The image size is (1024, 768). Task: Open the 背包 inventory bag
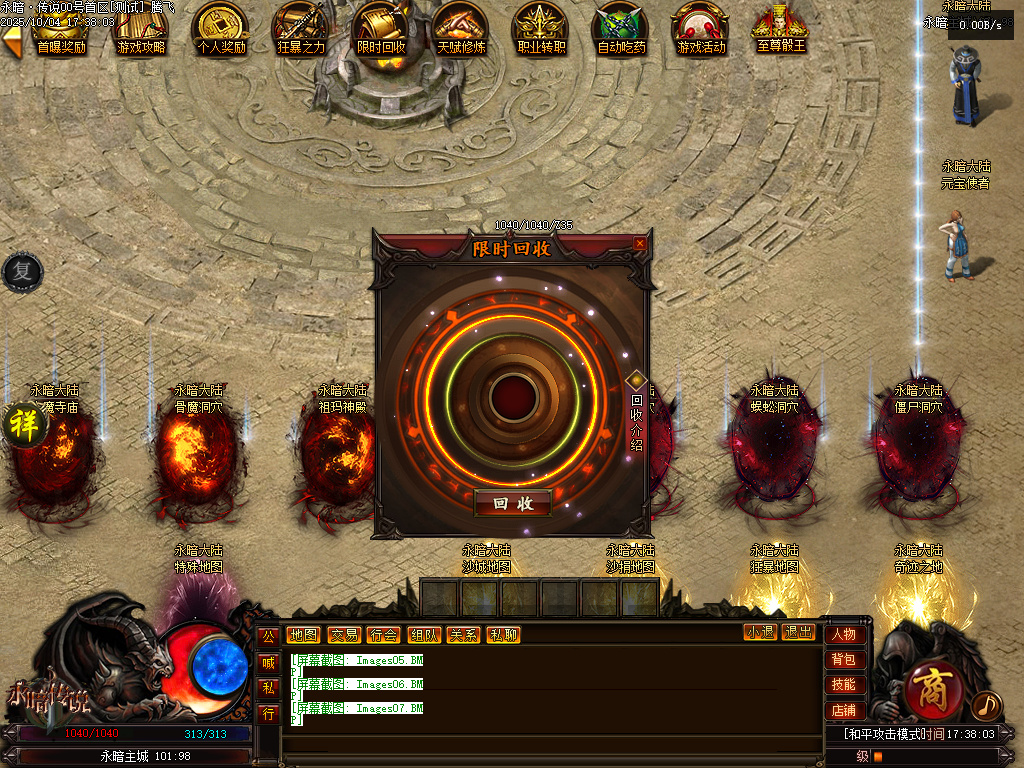(844, 659)
